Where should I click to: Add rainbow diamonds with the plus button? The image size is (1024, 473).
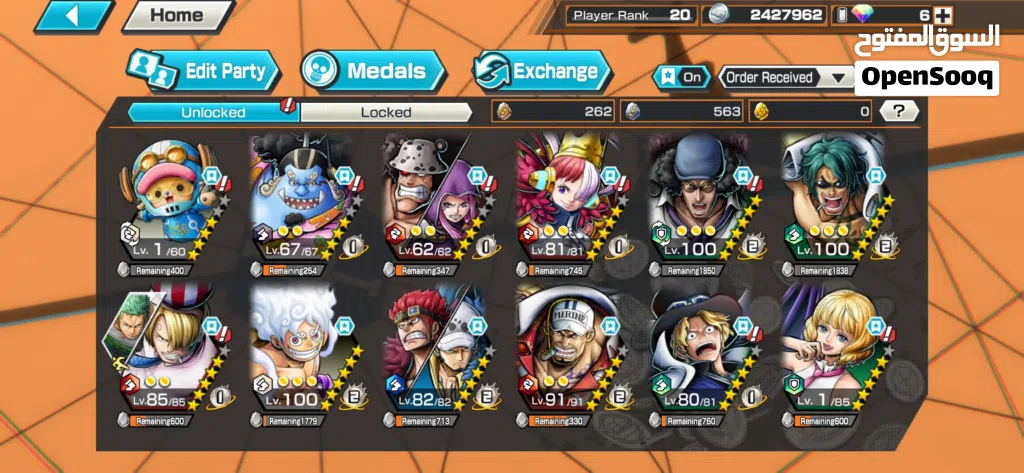[x=942, y=15]
